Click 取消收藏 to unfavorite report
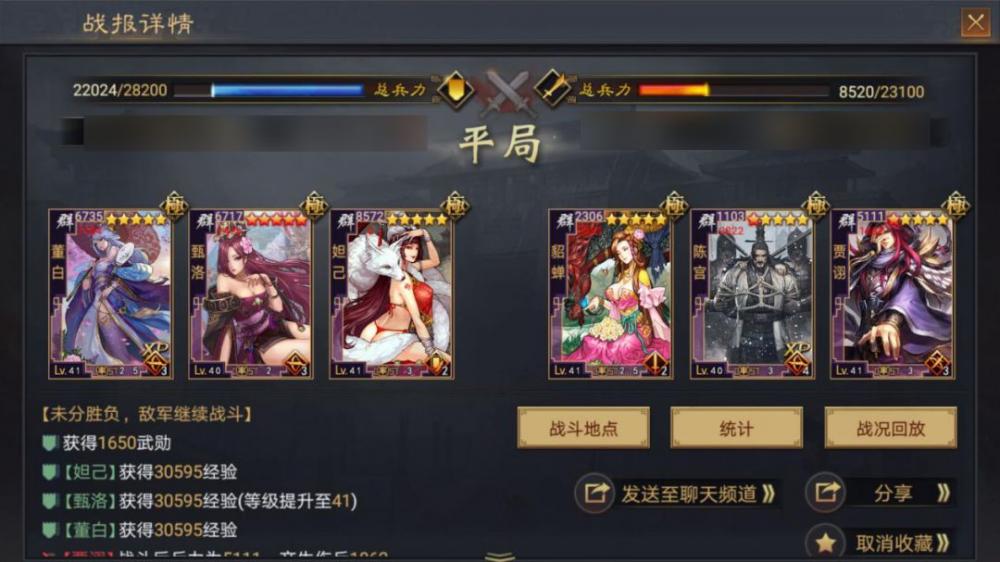The width and height of the screenshot is (1000, 562). (x=880, y=543)
